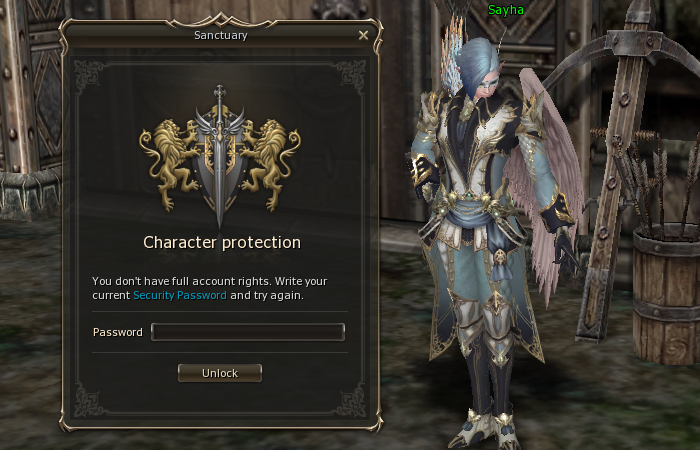Screen dimensions: 700x450
Task: Click the Unlock button
Action: coord(220,373)
